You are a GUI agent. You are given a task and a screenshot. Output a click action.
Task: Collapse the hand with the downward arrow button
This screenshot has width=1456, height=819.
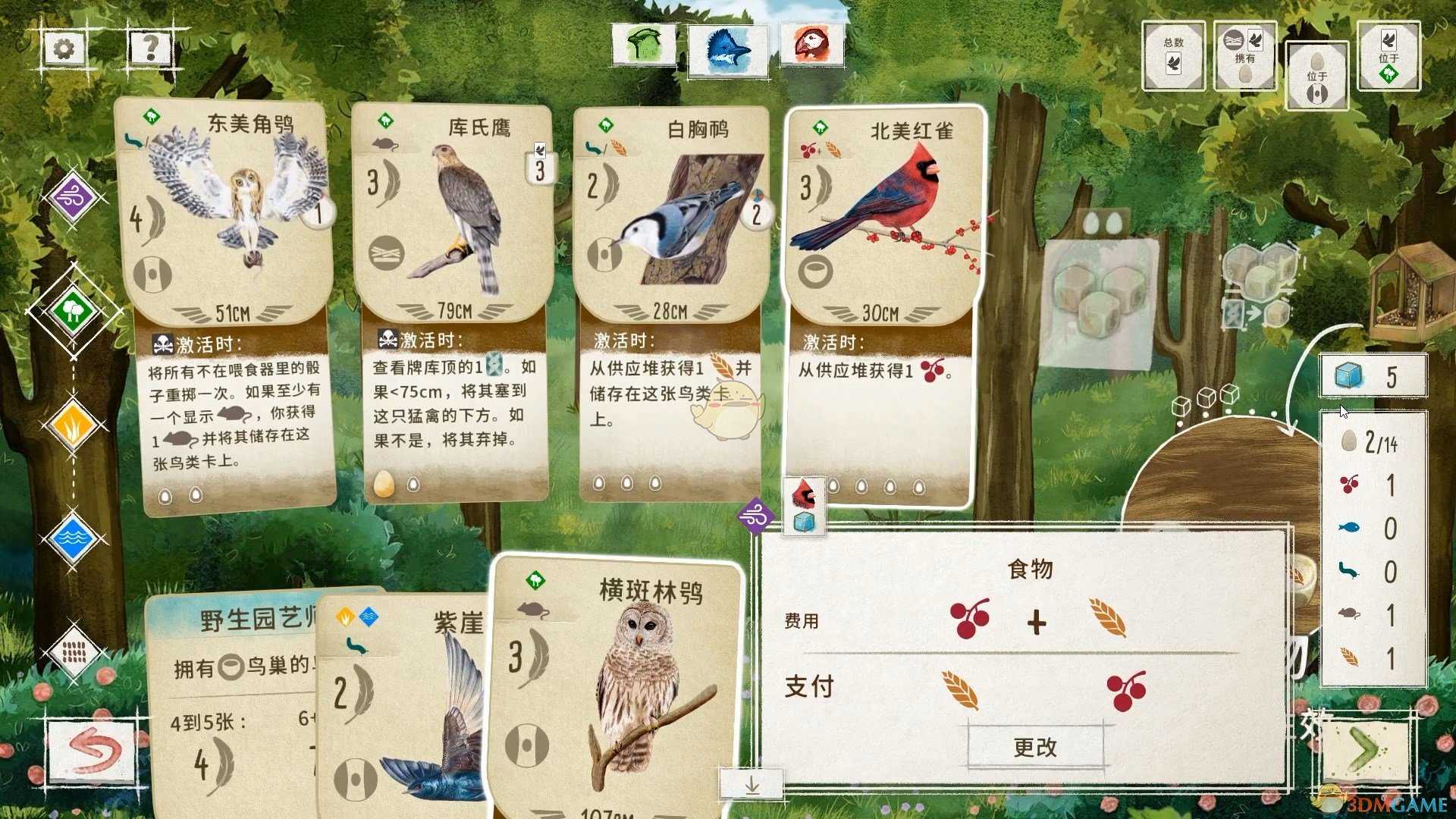point(752,786)
